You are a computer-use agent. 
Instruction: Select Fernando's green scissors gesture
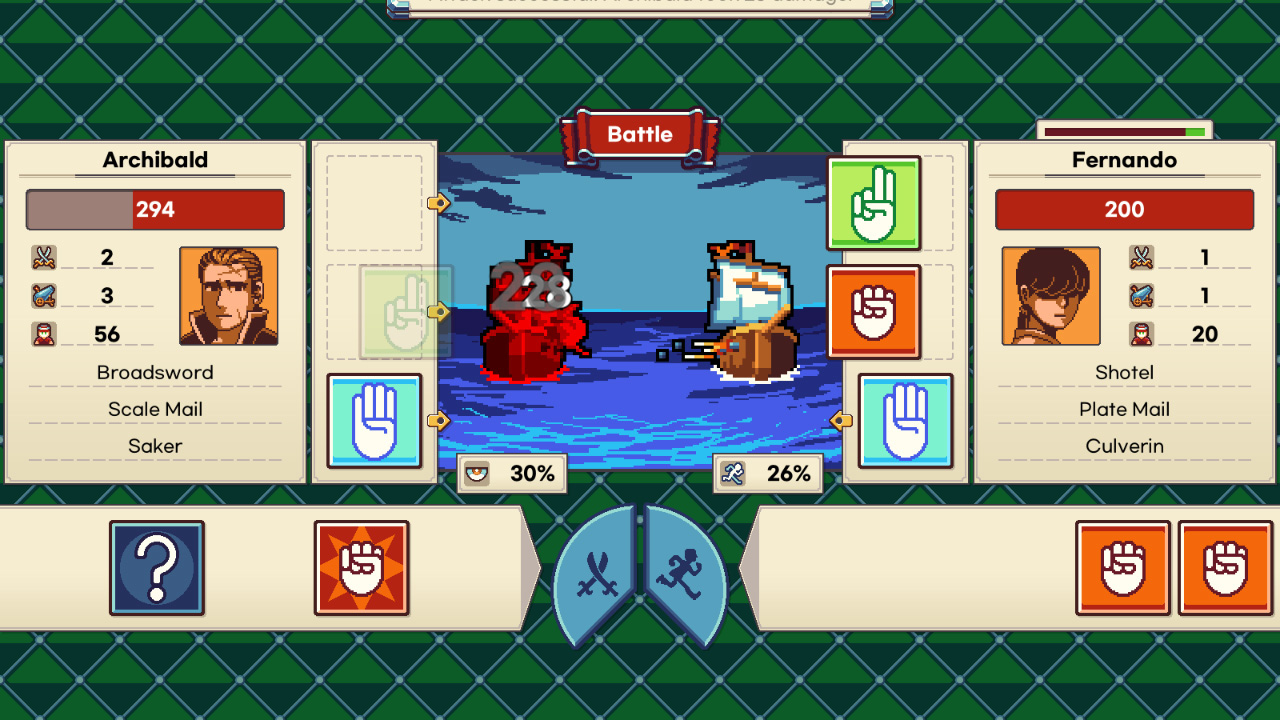point(874,203)
